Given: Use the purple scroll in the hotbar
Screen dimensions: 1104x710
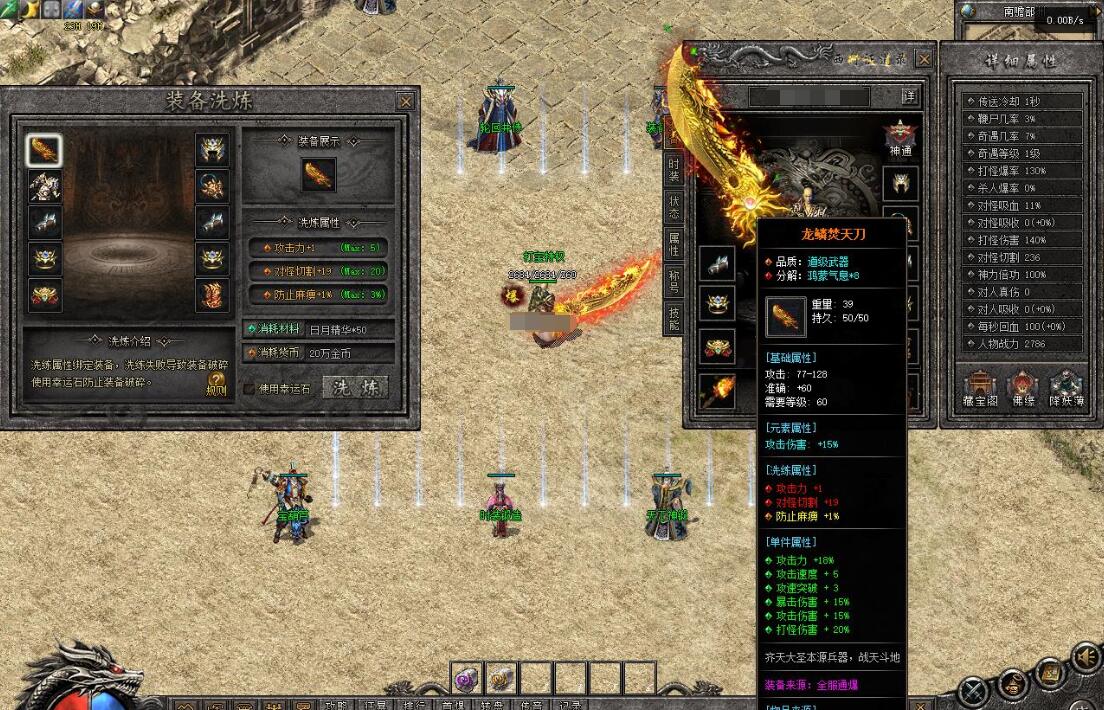Looking at the screenshot, I should coord(467,678).
